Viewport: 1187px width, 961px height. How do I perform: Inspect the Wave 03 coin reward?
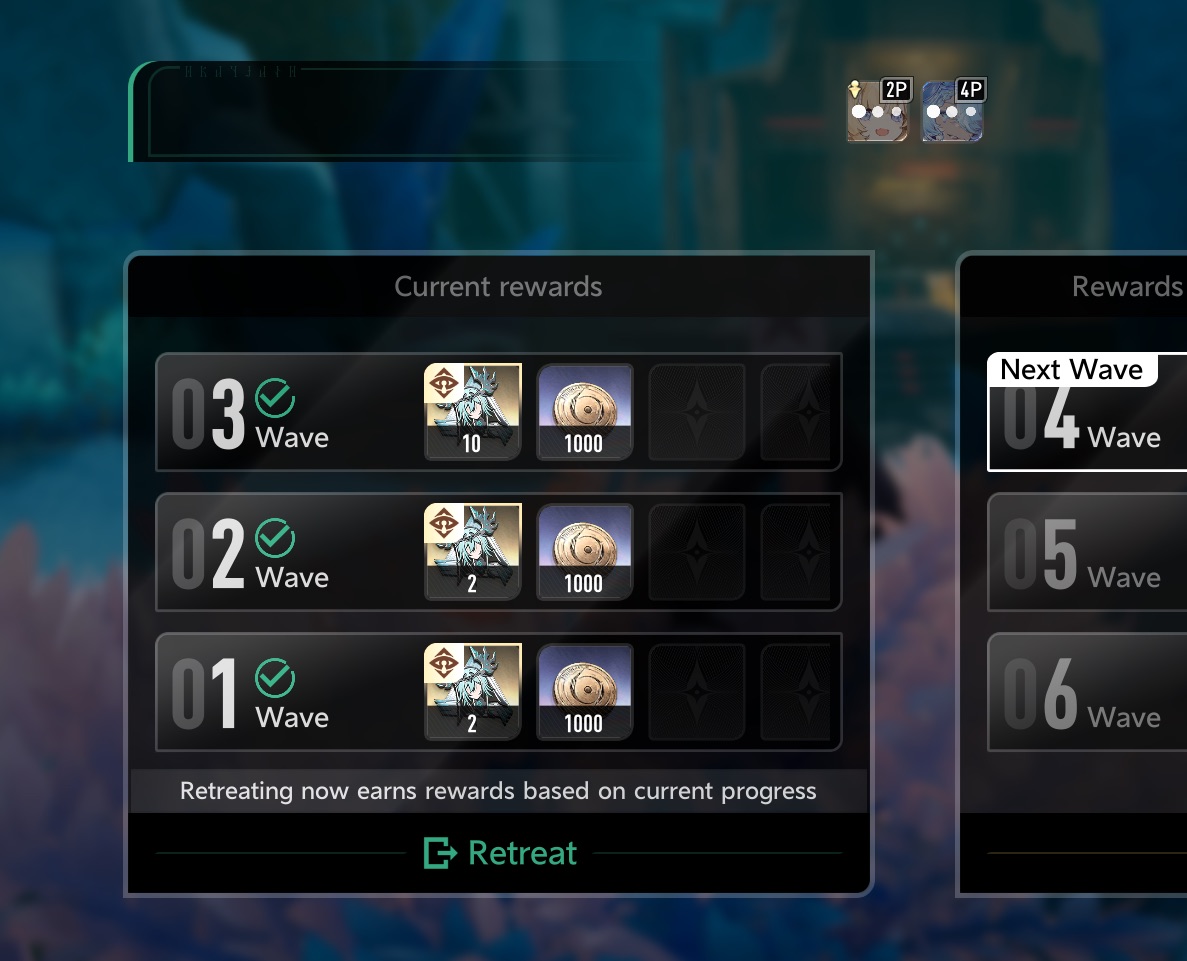coord(584,411)
